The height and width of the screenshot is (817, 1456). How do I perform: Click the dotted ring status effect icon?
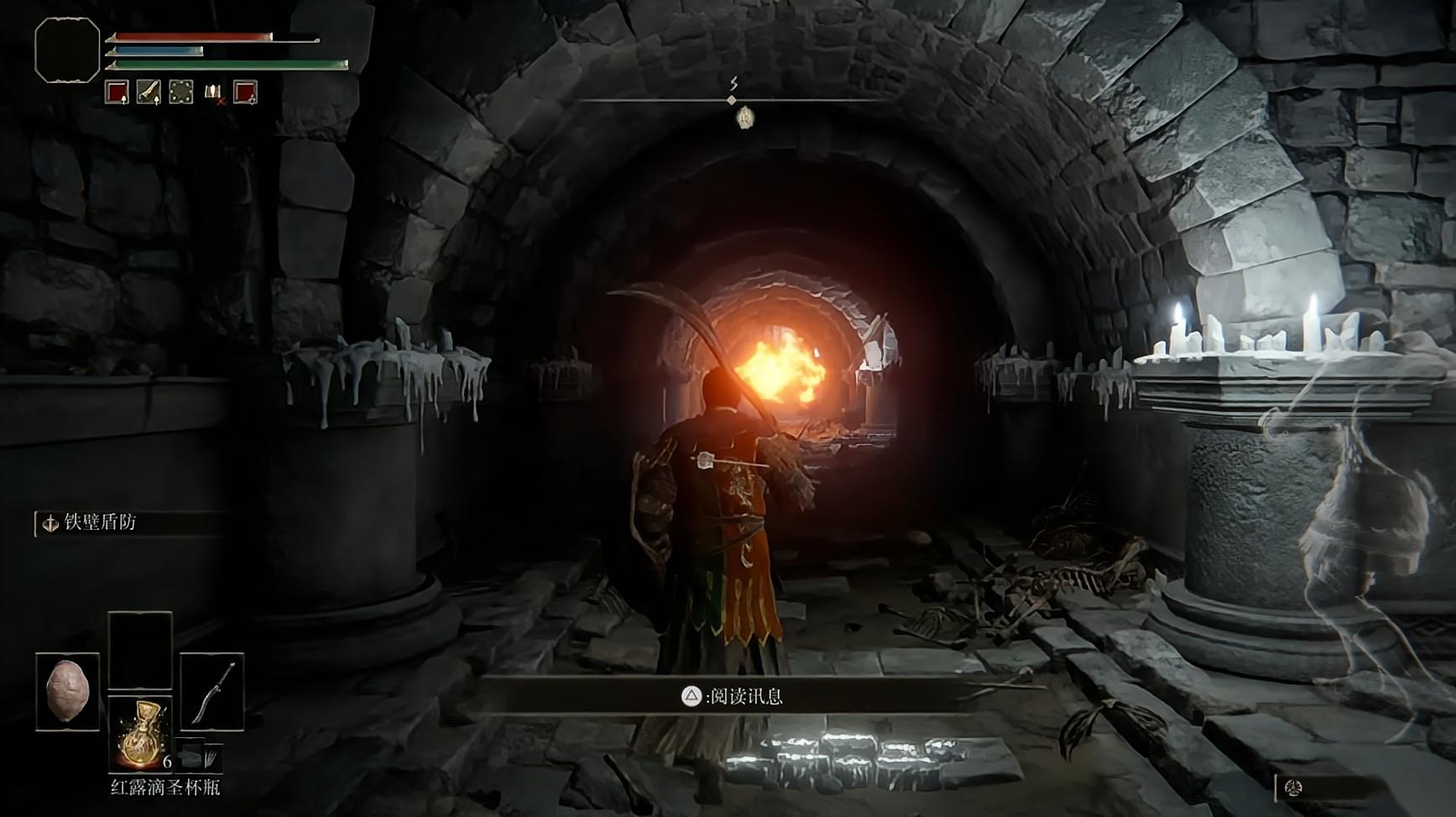tap(181, 92)
